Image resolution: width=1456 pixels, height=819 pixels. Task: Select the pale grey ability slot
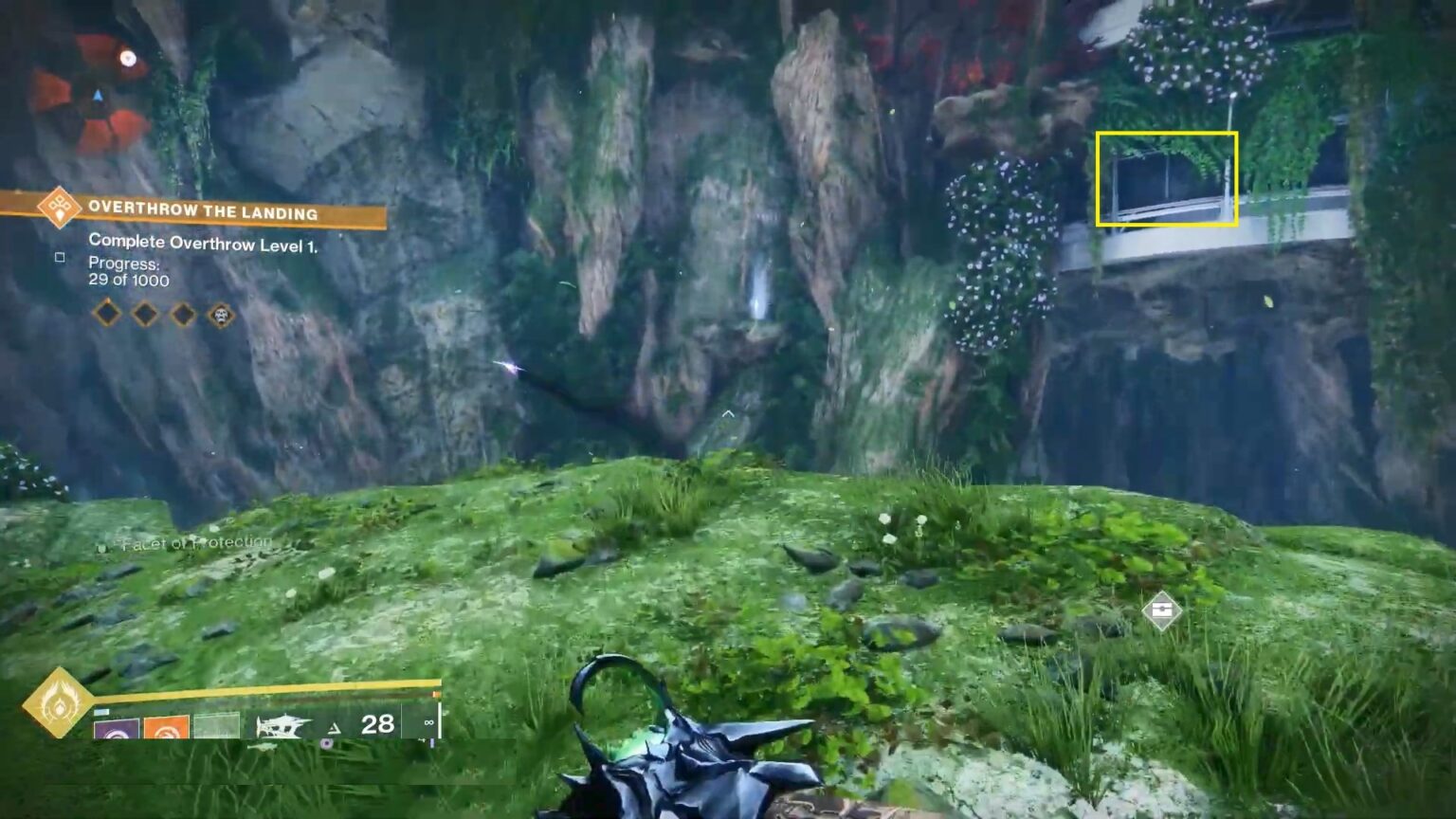point(216,727)
